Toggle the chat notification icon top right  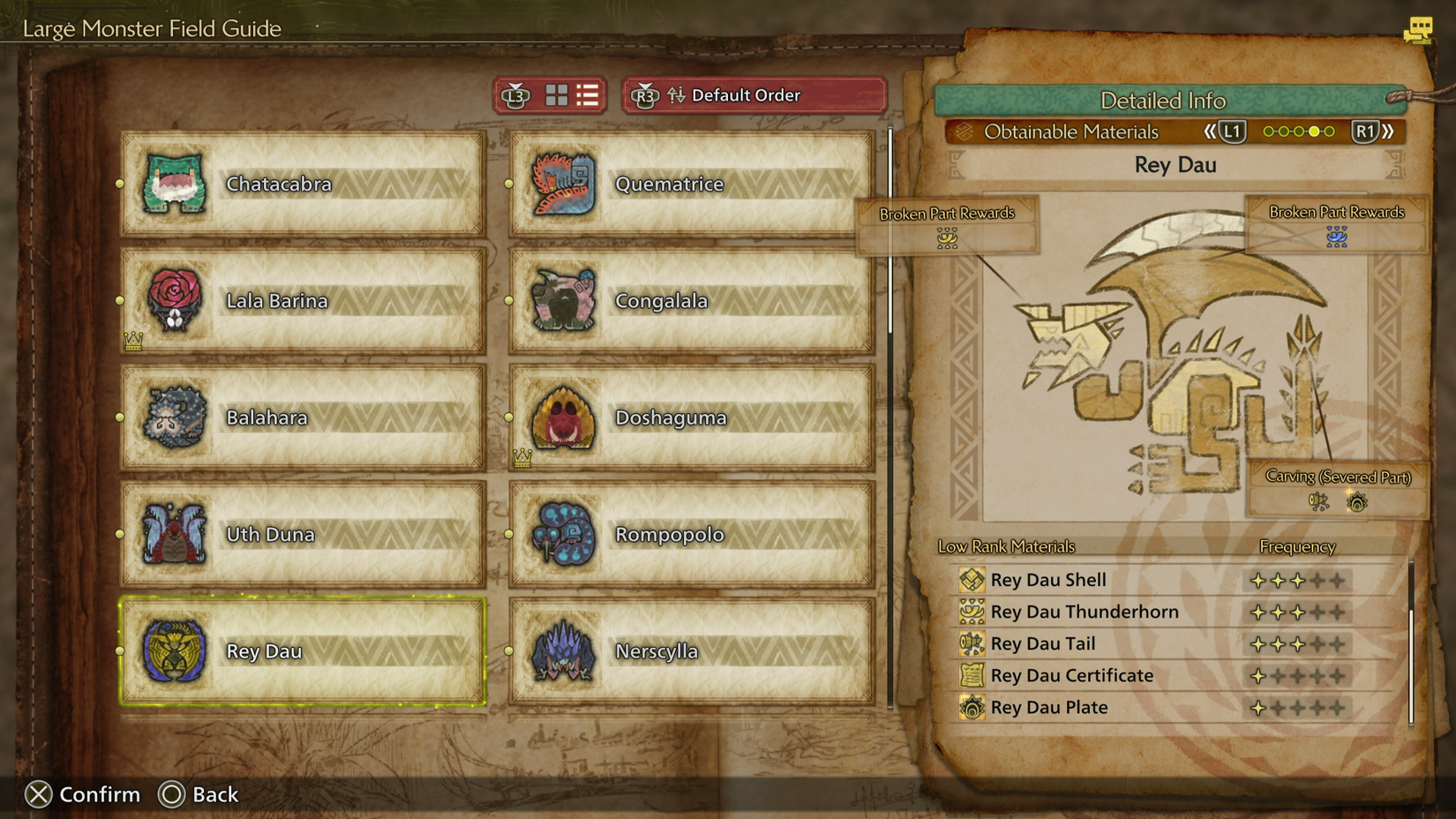point(1419,30)
